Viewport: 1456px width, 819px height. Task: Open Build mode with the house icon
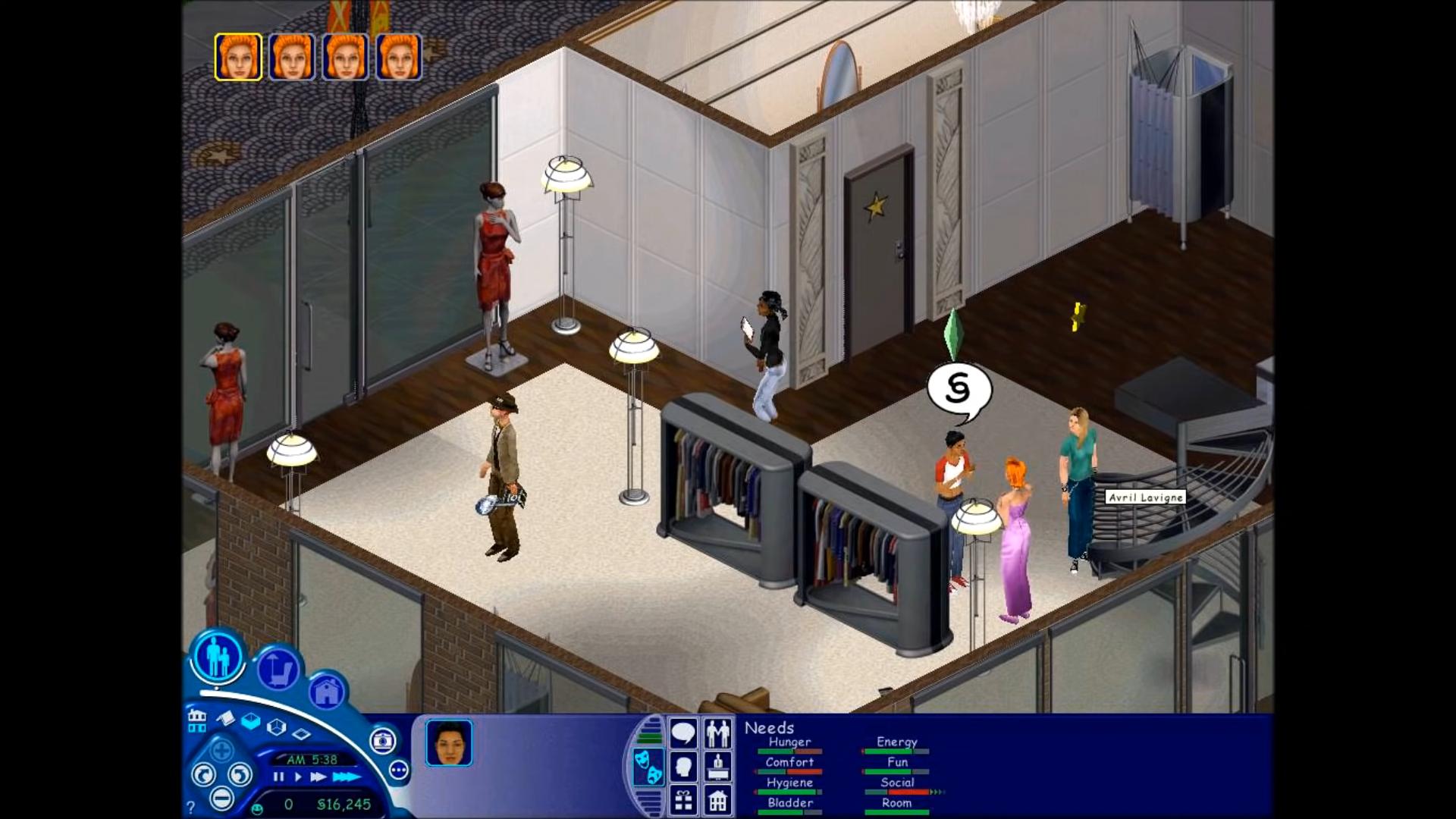327,692
